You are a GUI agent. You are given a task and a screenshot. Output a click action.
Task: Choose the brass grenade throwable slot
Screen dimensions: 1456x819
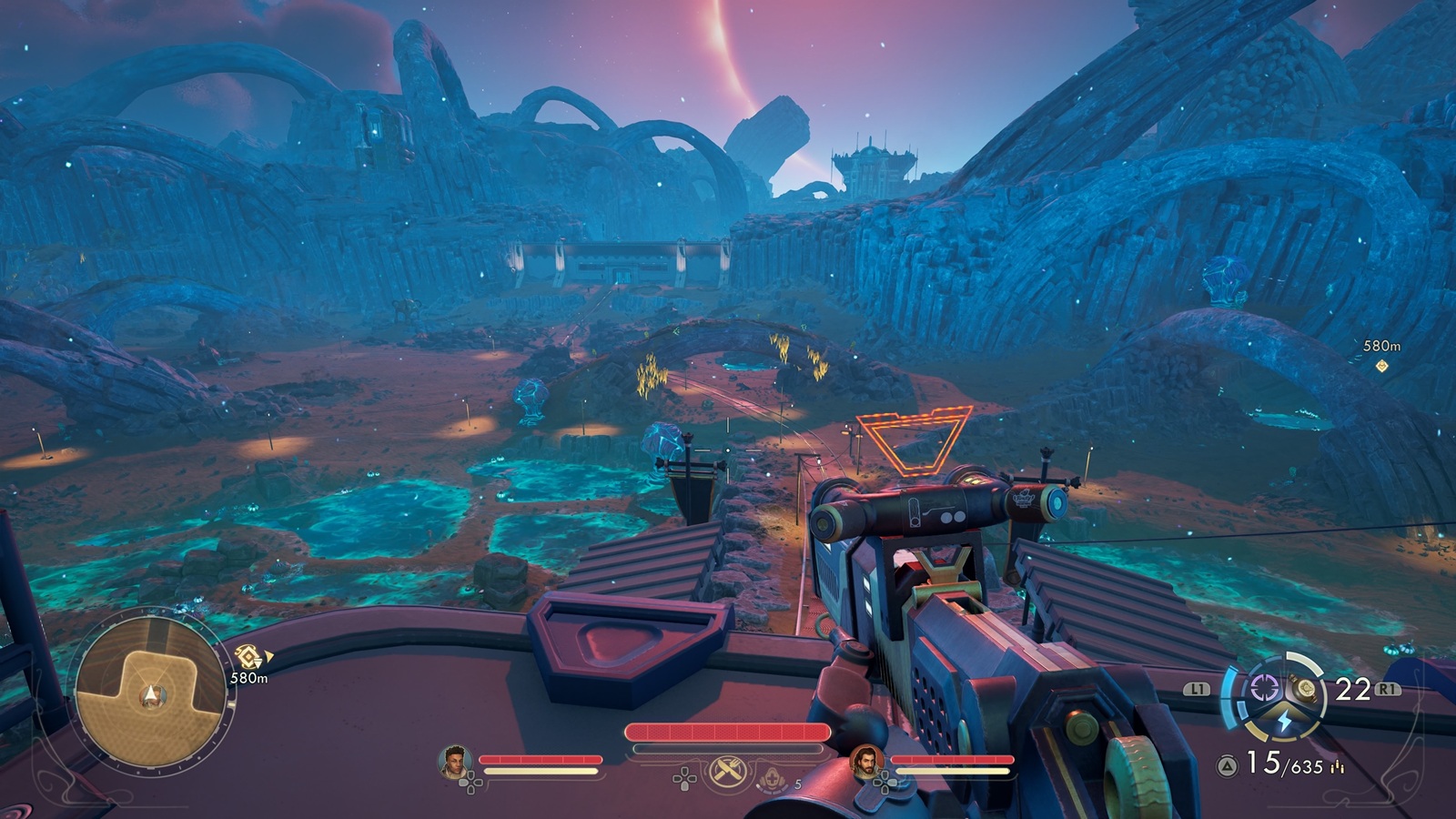point(1307,689)
